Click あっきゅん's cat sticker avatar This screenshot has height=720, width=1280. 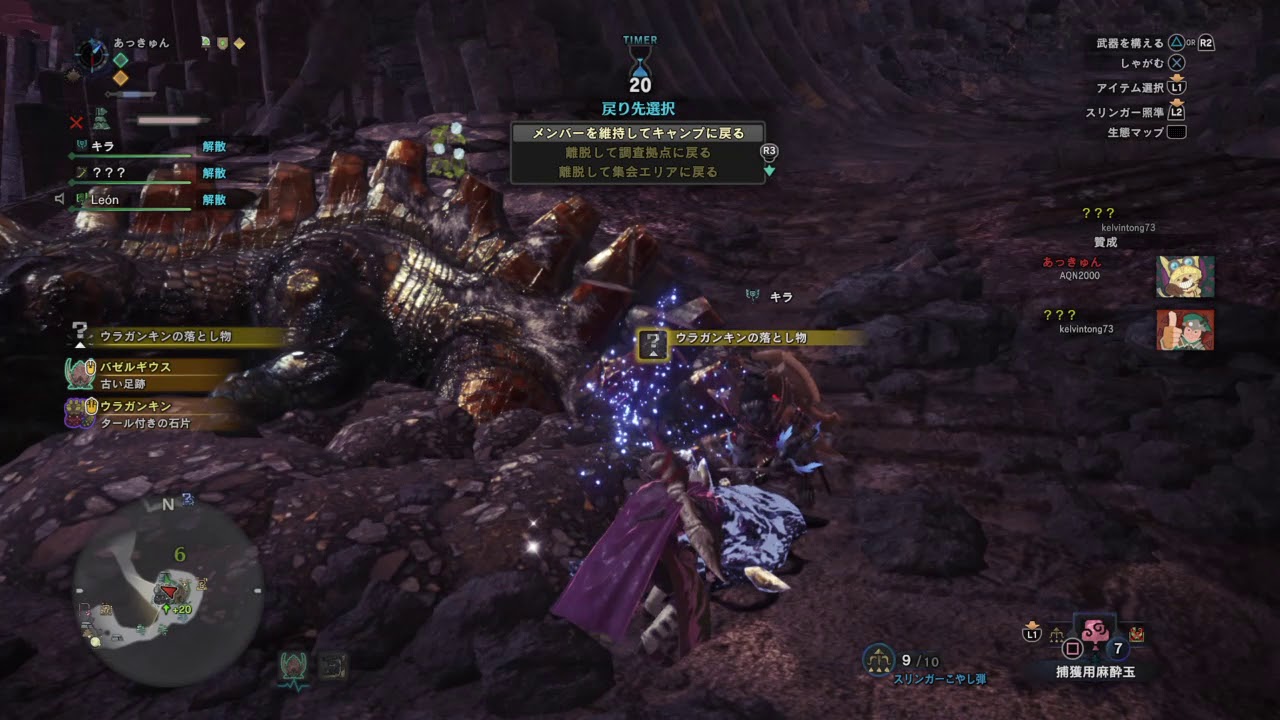click(1185, 277)
